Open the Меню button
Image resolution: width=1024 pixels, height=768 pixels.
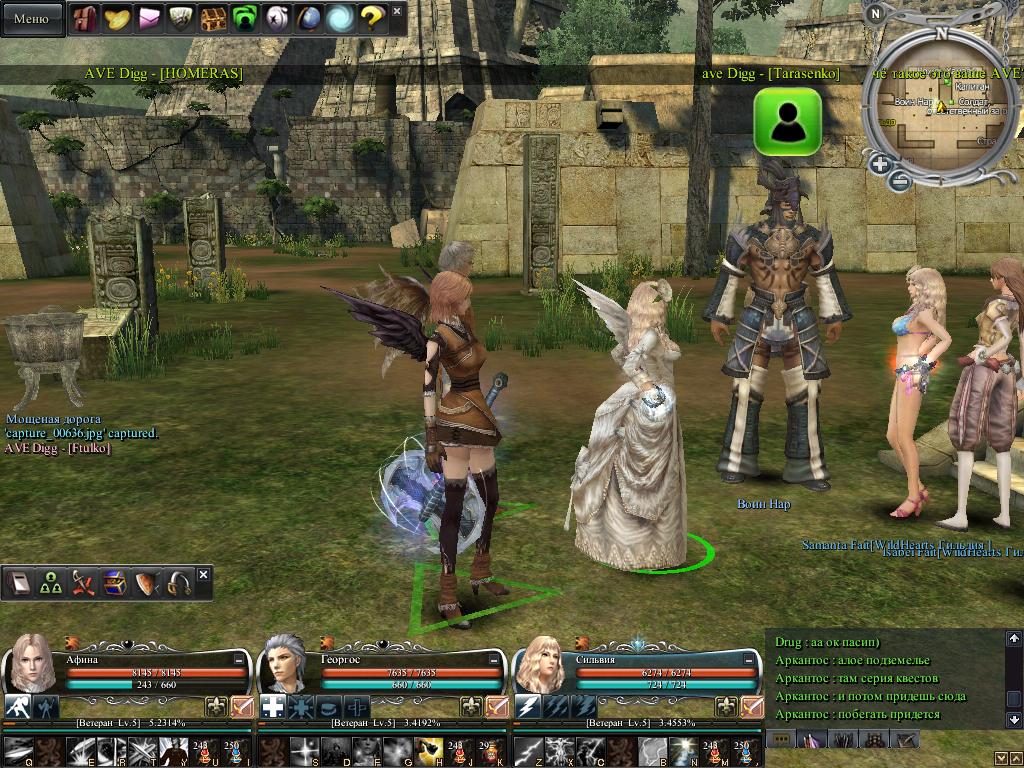click(x=31, y=18)
